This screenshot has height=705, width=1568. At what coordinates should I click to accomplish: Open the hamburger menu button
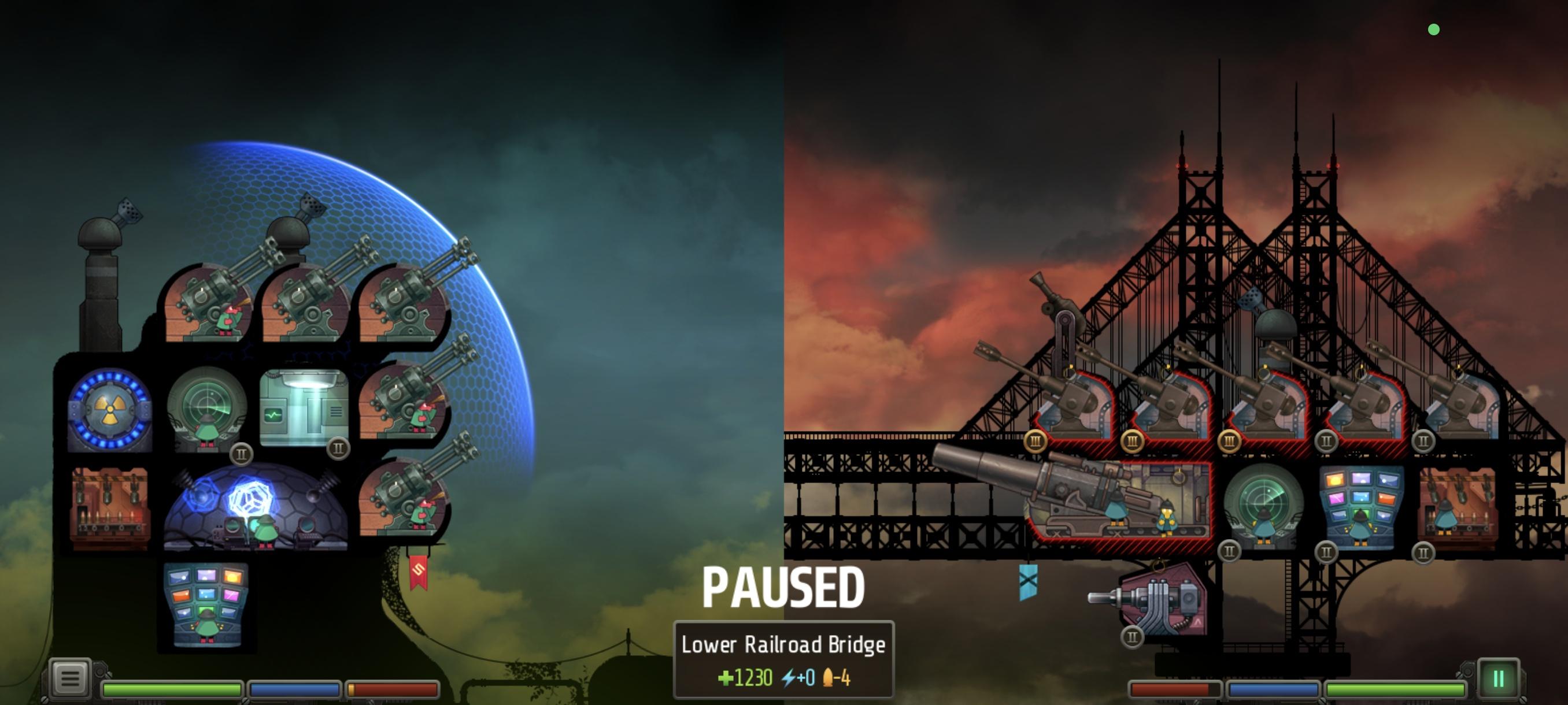69,678
